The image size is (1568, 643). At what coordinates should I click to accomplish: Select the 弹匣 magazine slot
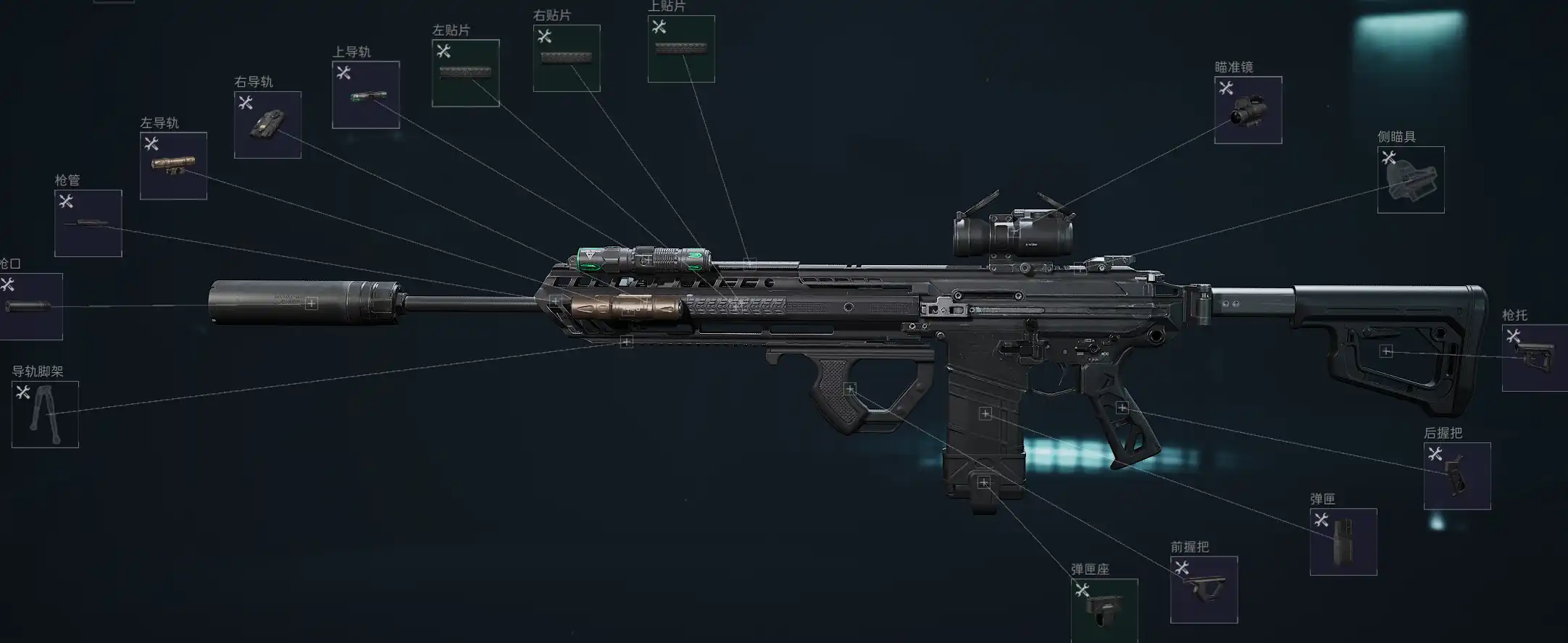click(x=1343, y=542)
